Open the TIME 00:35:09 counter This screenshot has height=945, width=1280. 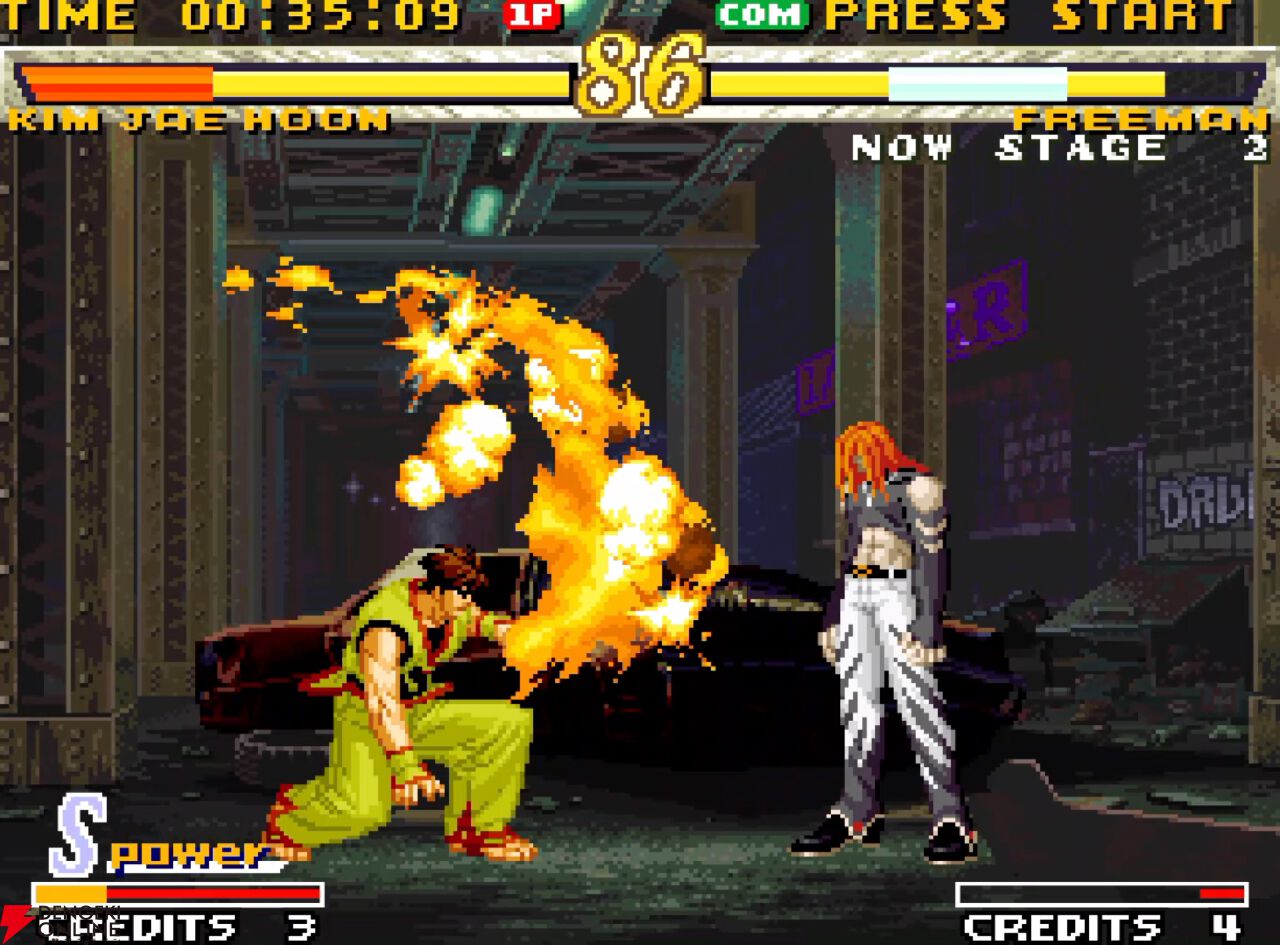coord(230,15)
